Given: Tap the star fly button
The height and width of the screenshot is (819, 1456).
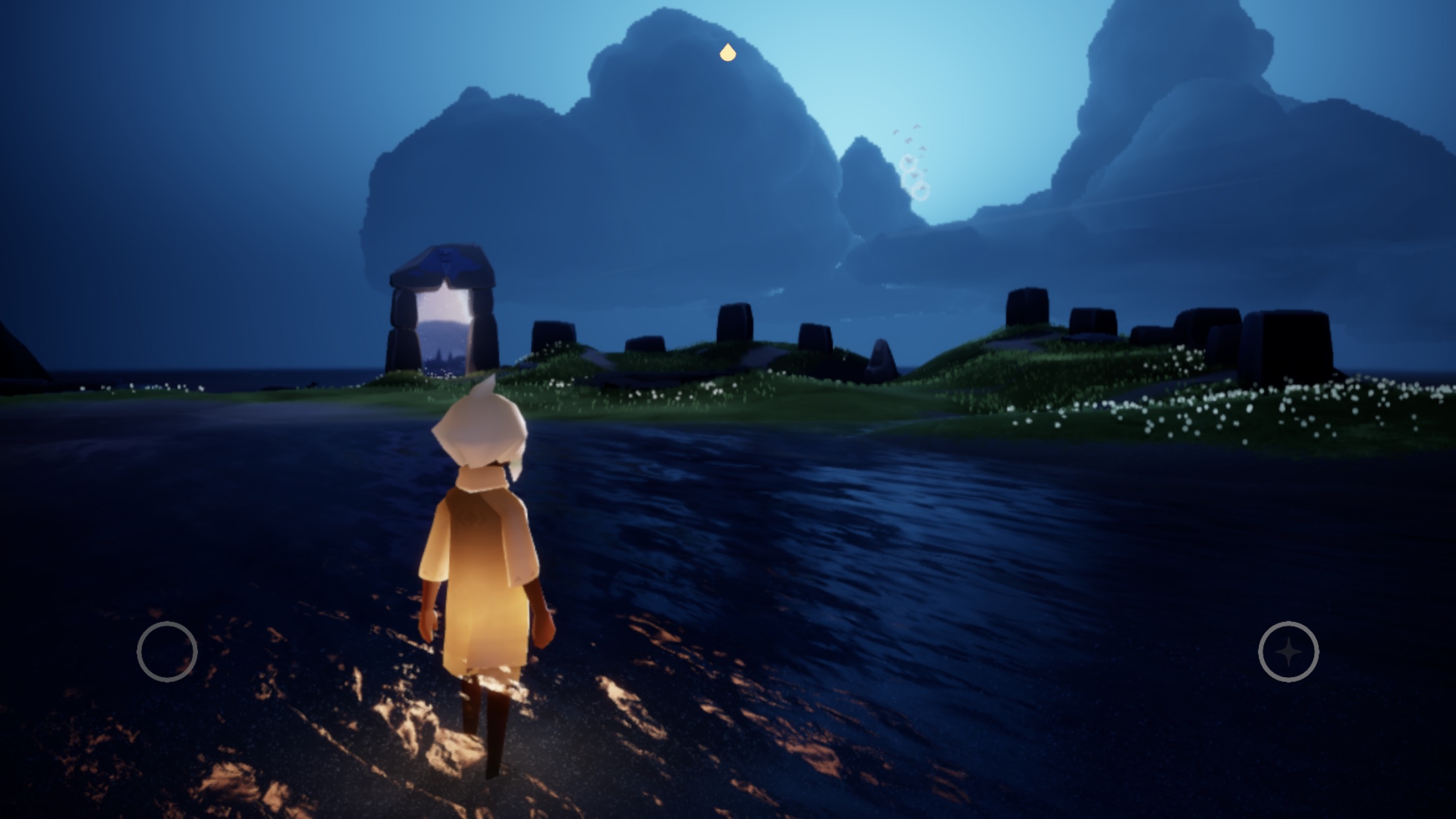Looking at the screenshot, I should click(x=1289, y=652).
